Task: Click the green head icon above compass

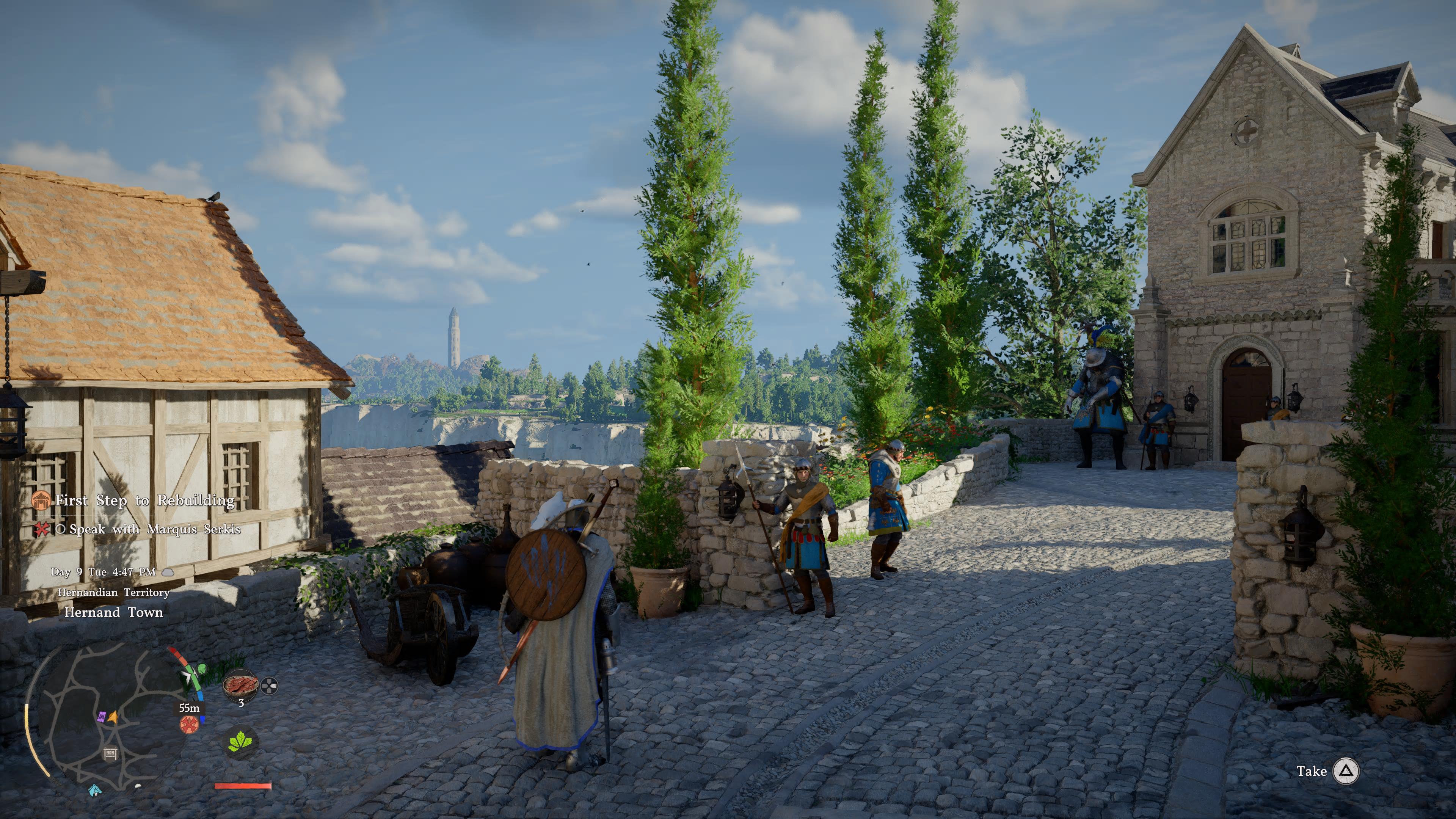Action: pyautogui.click(x=202, y=670)
